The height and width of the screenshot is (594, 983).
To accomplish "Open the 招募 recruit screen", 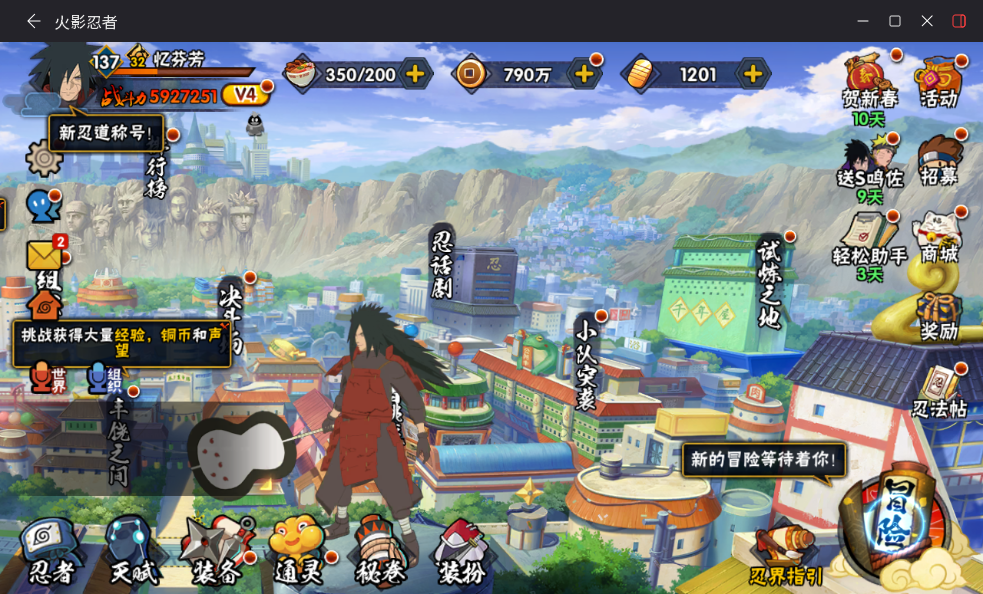I will 940,160.
